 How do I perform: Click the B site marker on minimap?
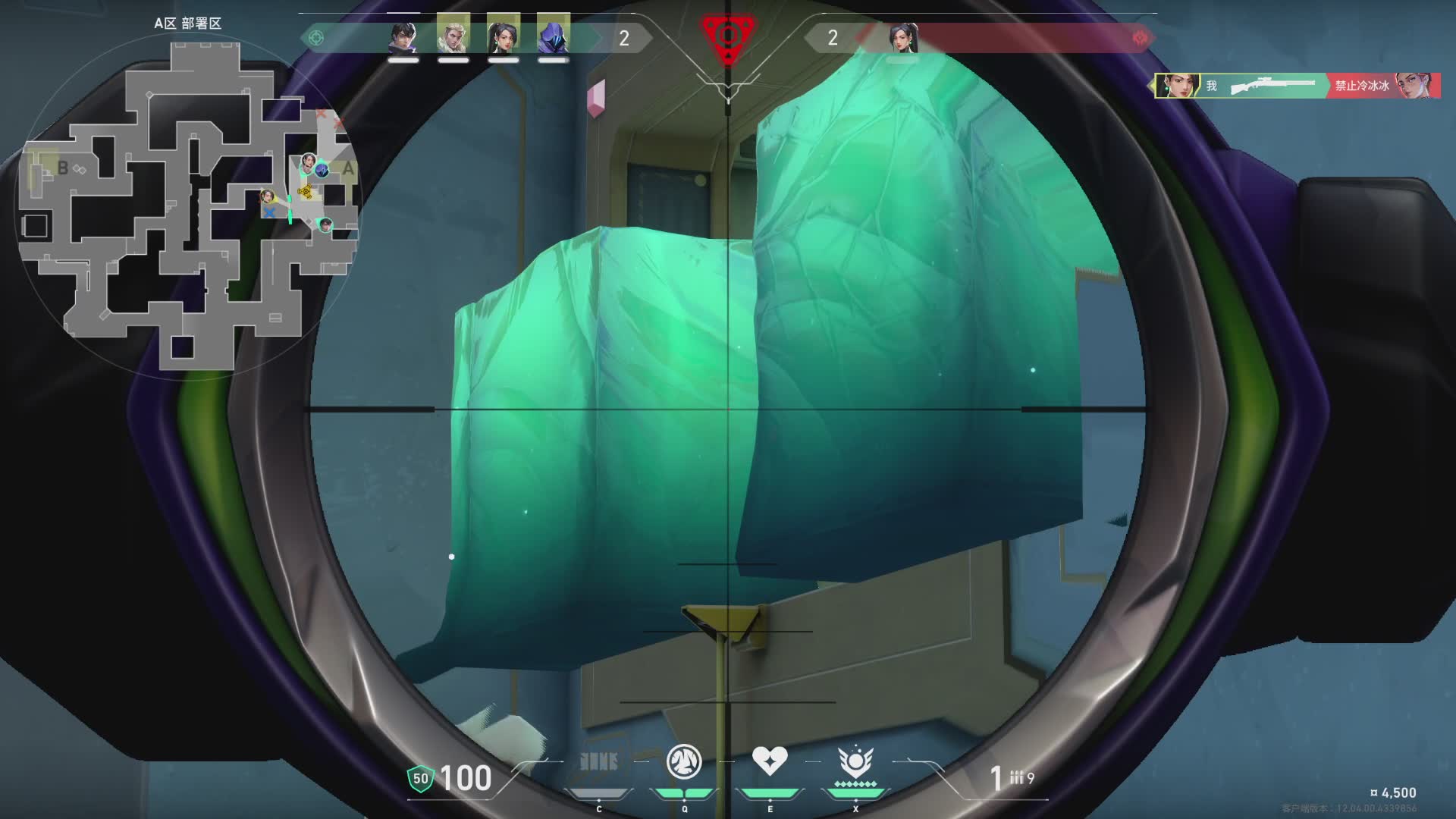pos(63,168)
